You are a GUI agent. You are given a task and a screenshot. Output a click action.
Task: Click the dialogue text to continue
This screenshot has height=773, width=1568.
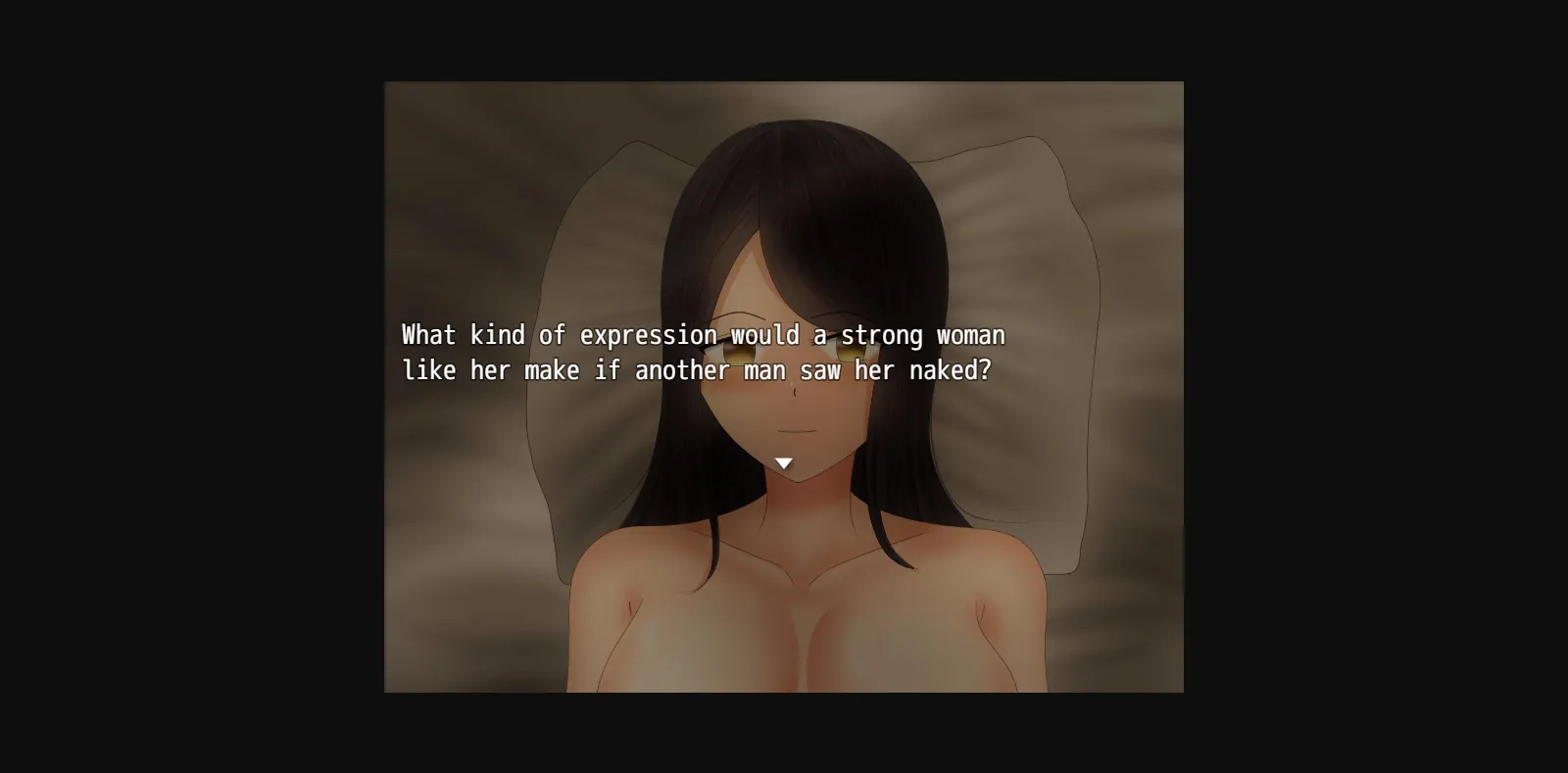point(702,353)
